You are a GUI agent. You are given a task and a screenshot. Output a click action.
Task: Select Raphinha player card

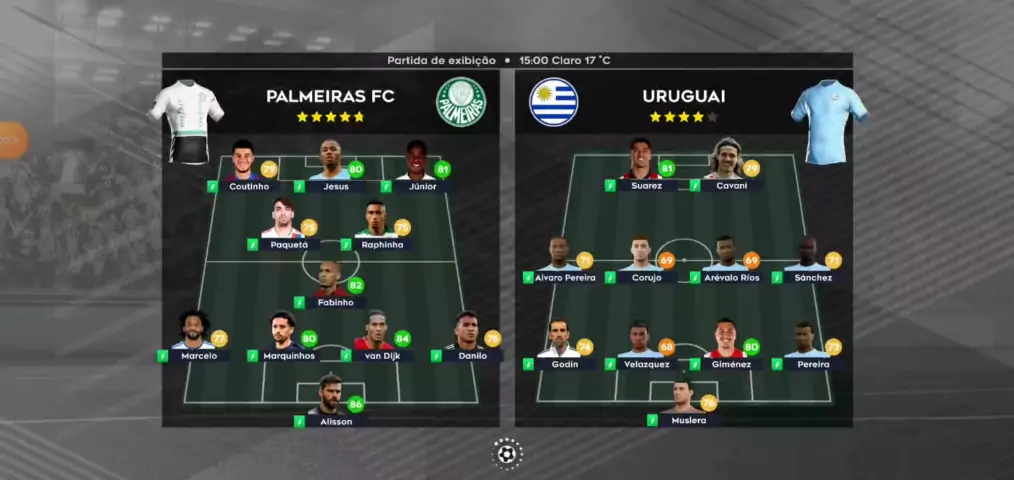tap(377, 226)
